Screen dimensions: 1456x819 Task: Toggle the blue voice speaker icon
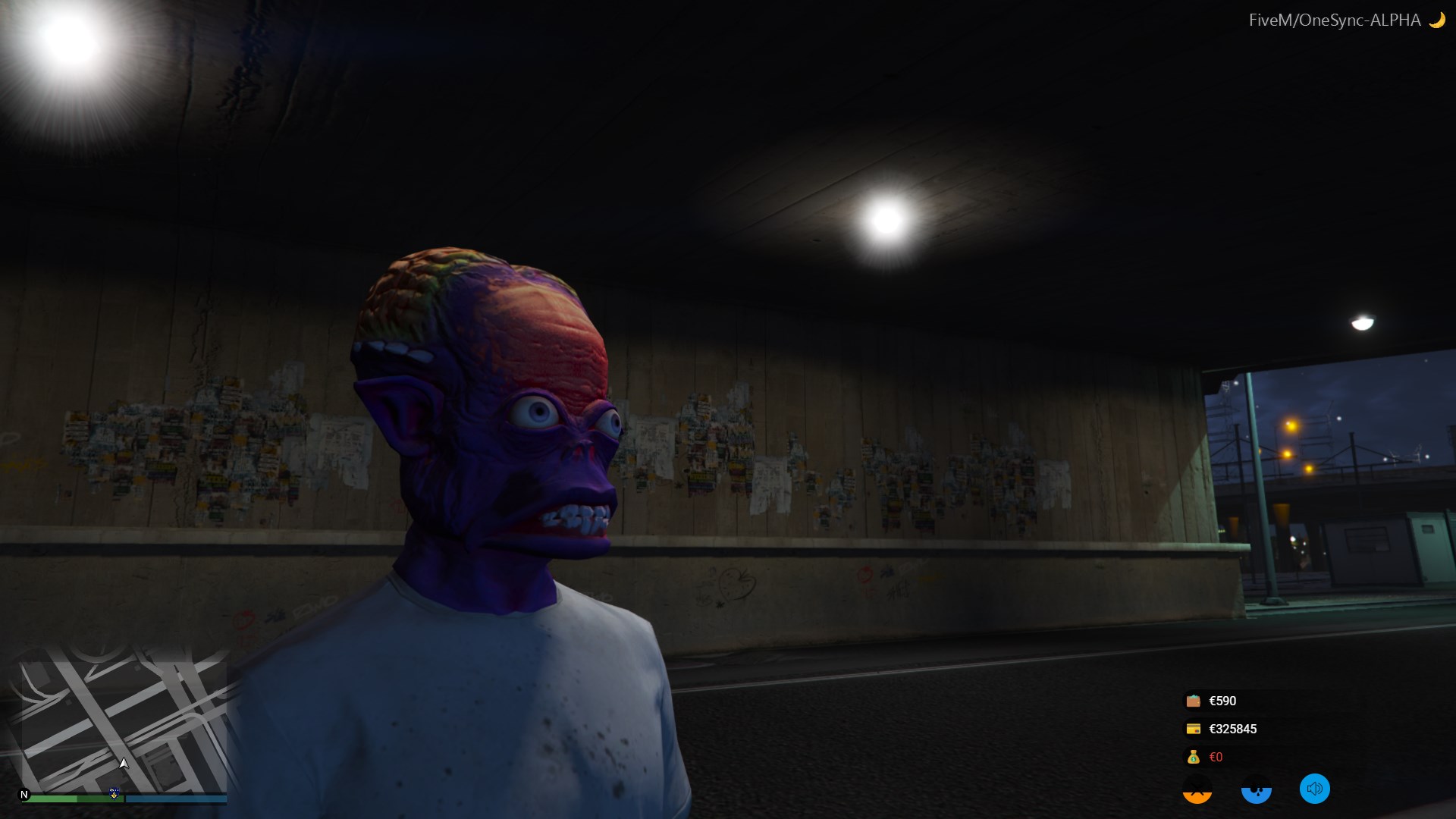point(1314,789)
